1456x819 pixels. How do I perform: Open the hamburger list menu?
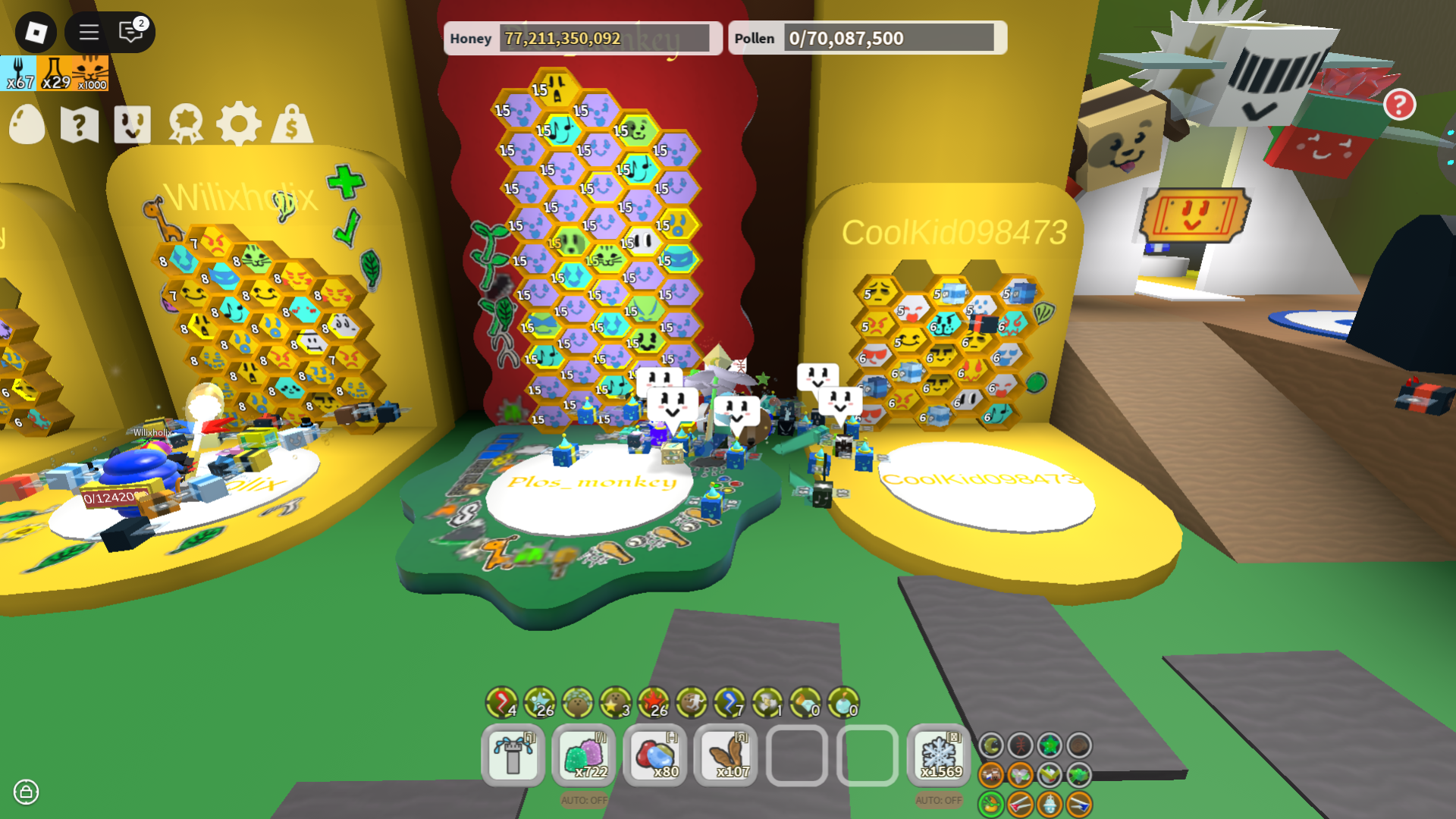coord(89,32)
